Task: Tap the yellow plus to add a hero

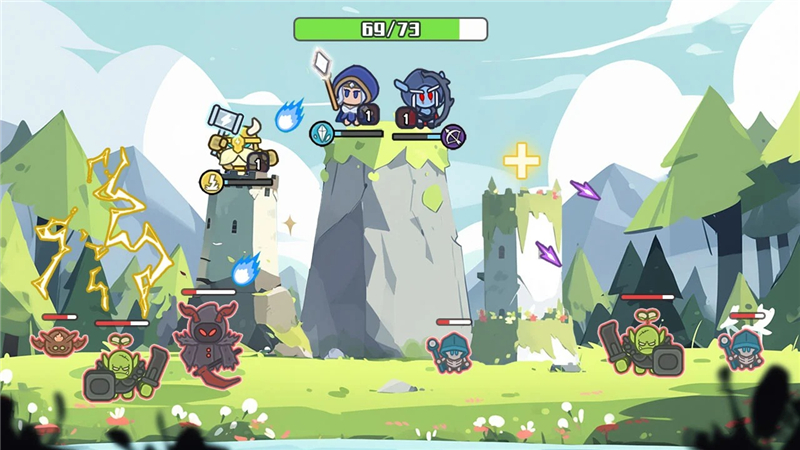Action: pyautogui.click(x=521, y=161)
